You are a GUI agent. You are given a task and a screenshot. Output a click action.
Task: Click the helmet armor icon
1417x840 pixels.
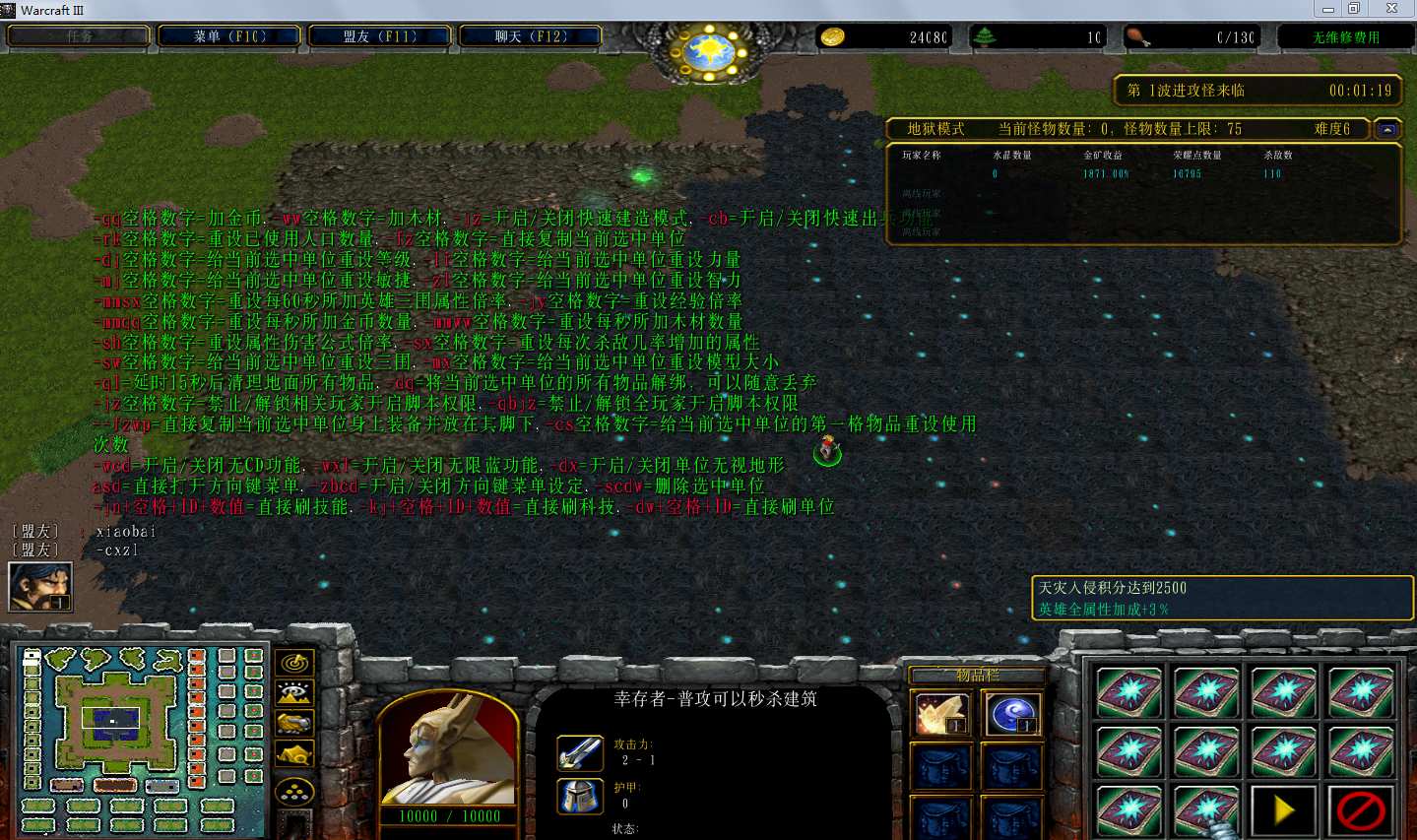(580, 796)
